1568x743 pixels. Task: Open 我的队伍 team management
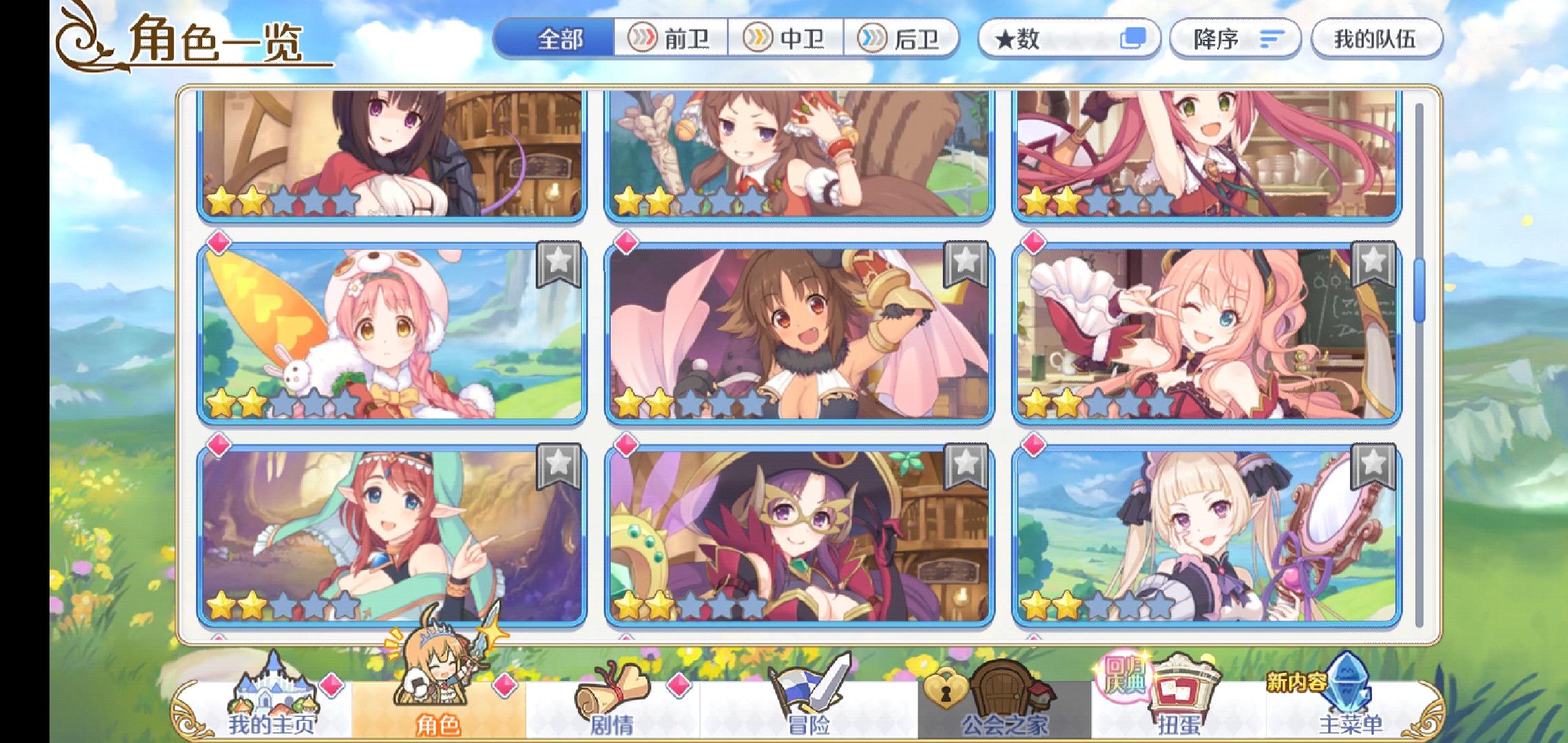click(x=1375, y=39)
